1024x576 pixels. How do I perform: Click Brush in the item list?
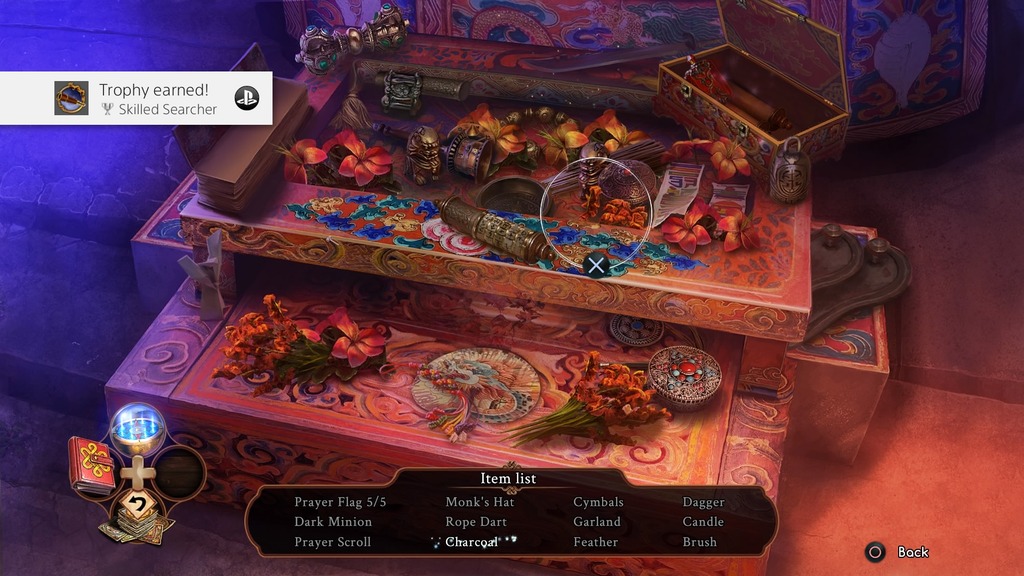point(700,542)
